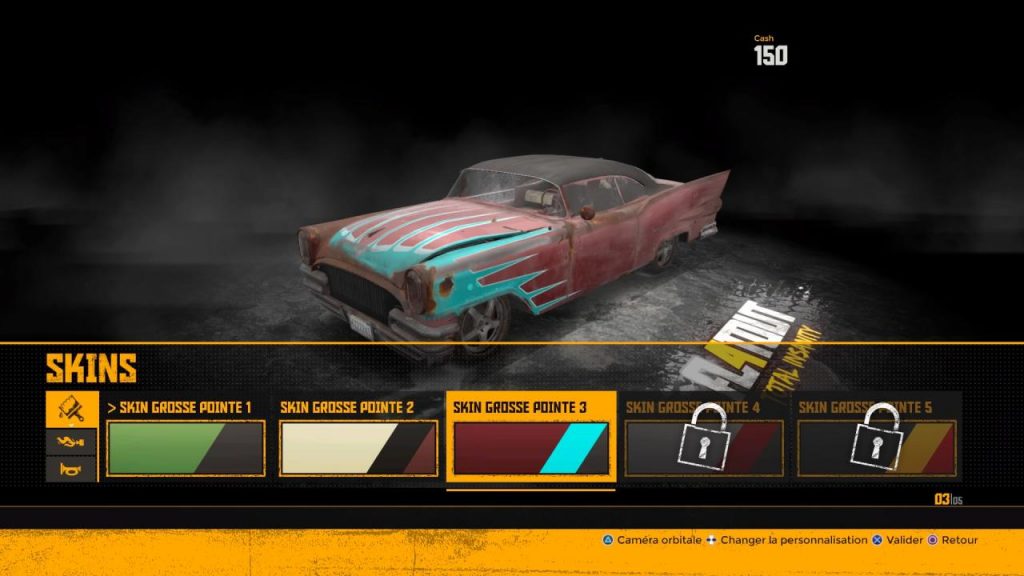1024x576 pixels.
Task: Click the locked Skin Grosse Pointe 4
Action: point(703,447)
